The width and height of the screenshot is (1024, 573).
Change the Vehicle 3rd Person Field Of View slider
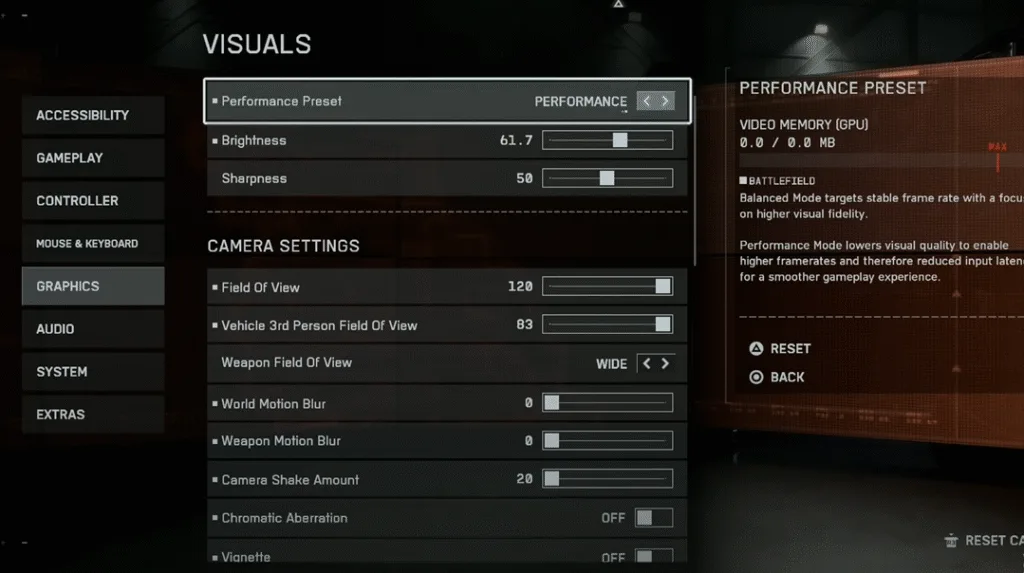[607, 325]
